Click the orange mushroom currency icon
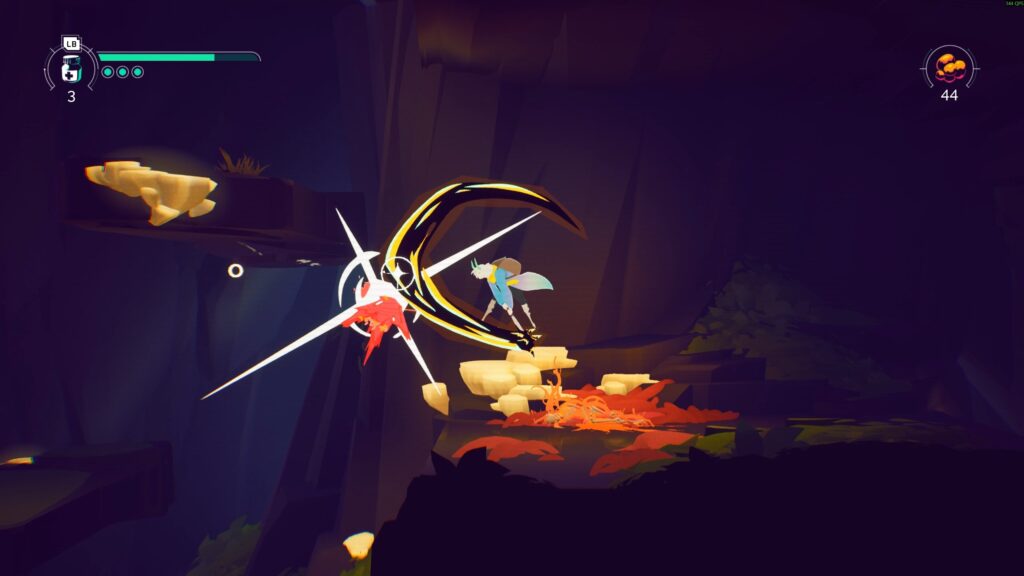The height and width of the screenshot is (576, 1024). coord(949,67)
